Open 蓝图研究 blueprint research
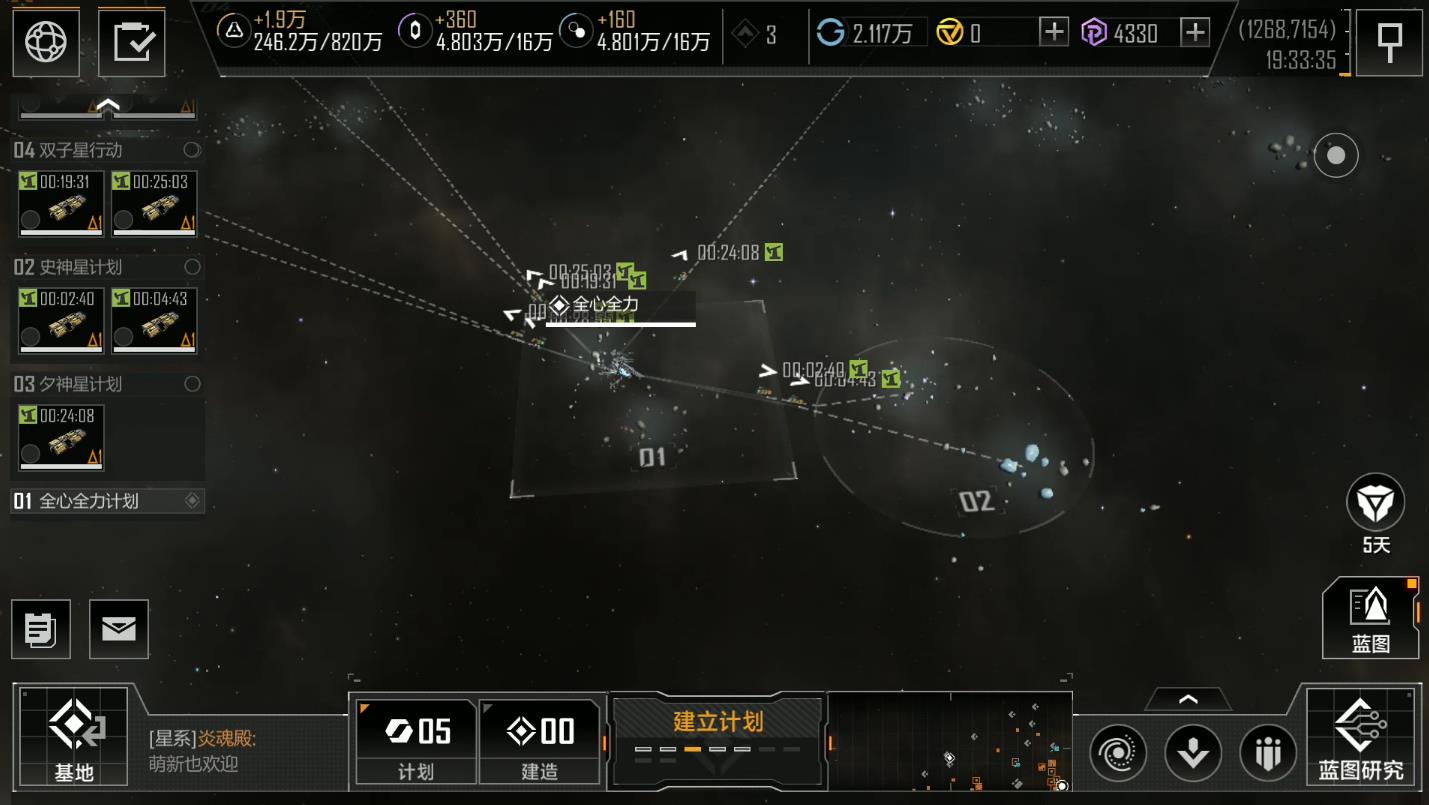 1361,736
